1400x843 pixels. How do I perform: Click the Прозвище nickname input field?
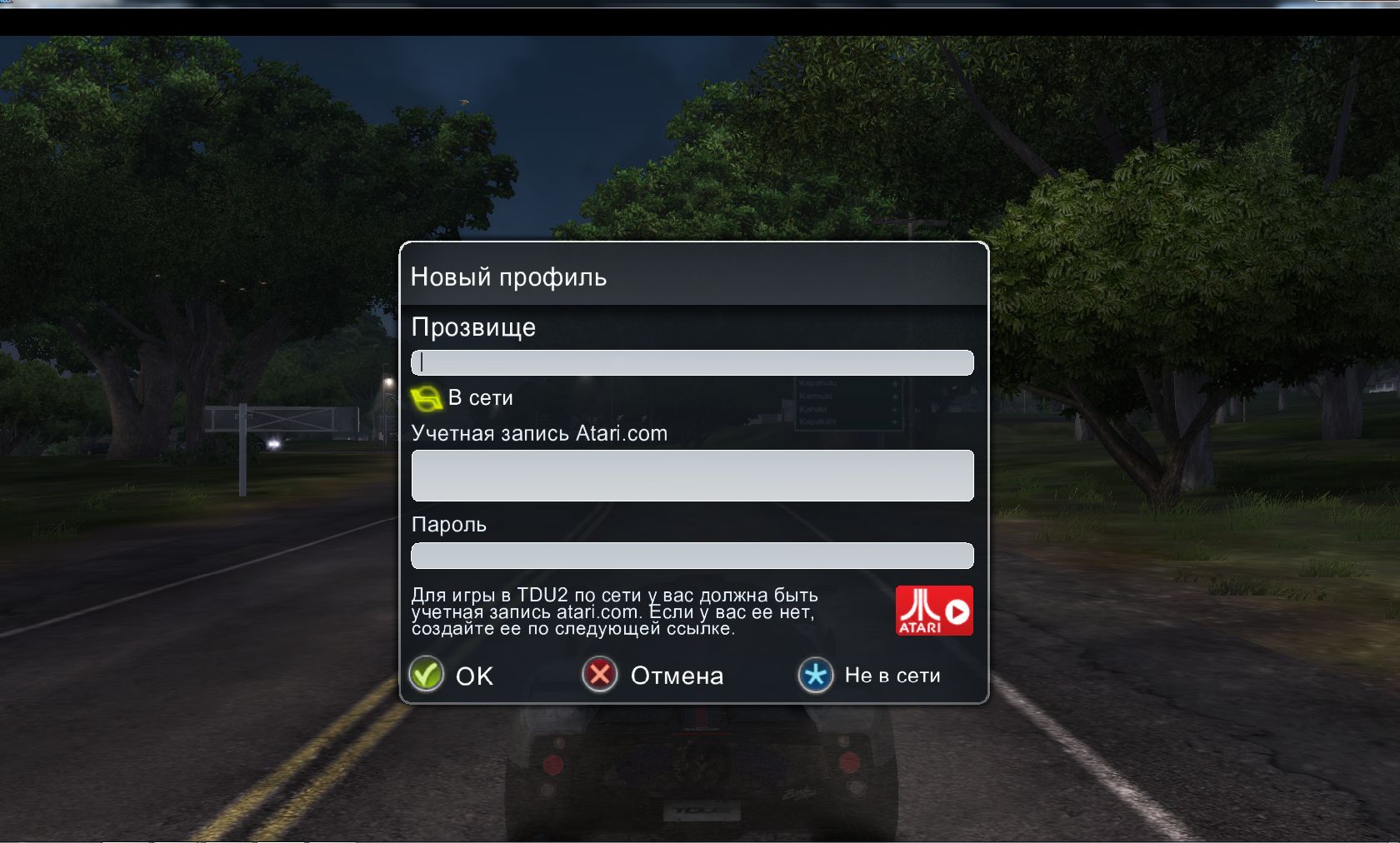692,362
